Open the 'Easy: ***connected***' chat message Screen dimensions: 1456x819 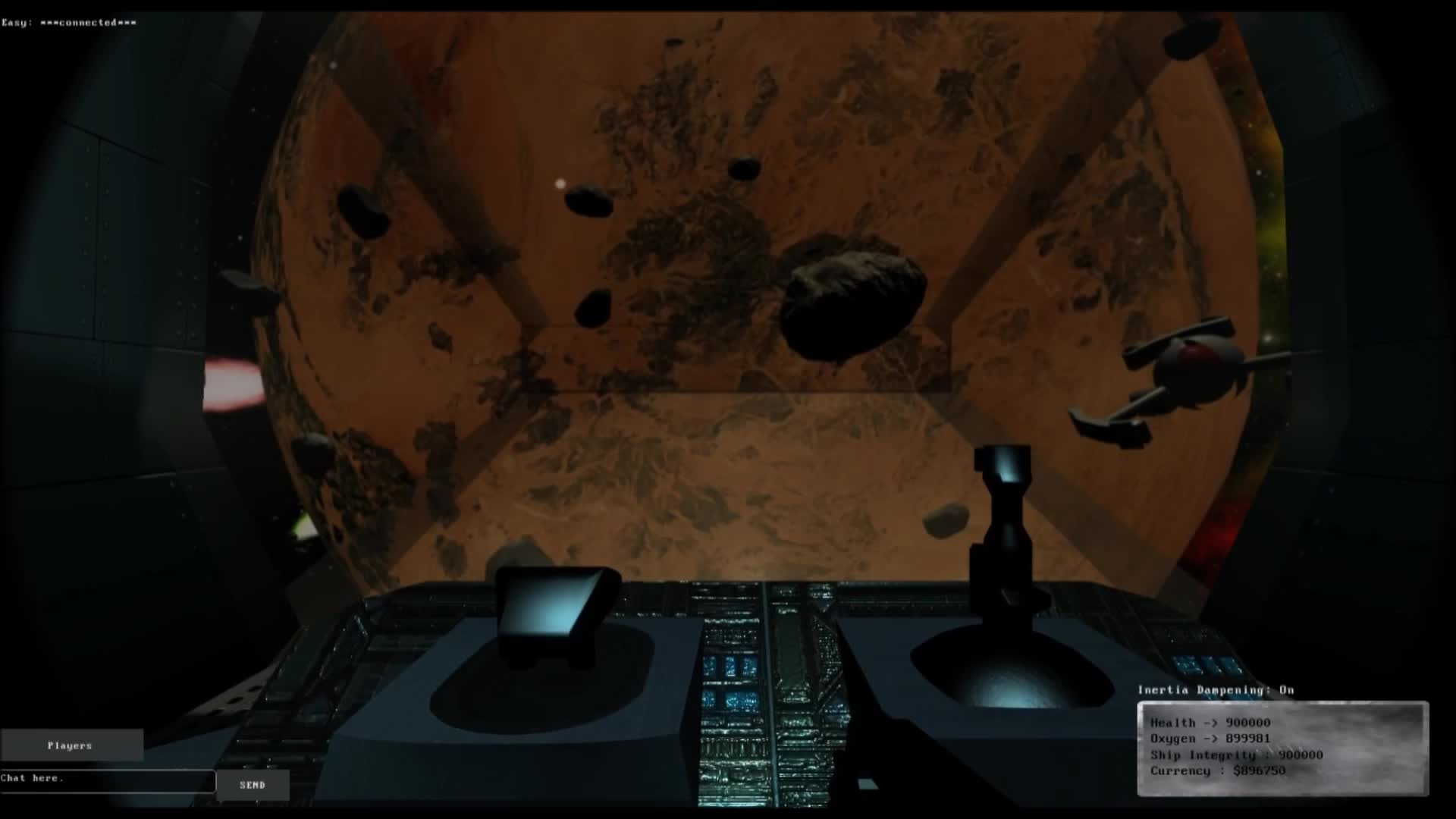pyautogui.click(x=68, y=22)
